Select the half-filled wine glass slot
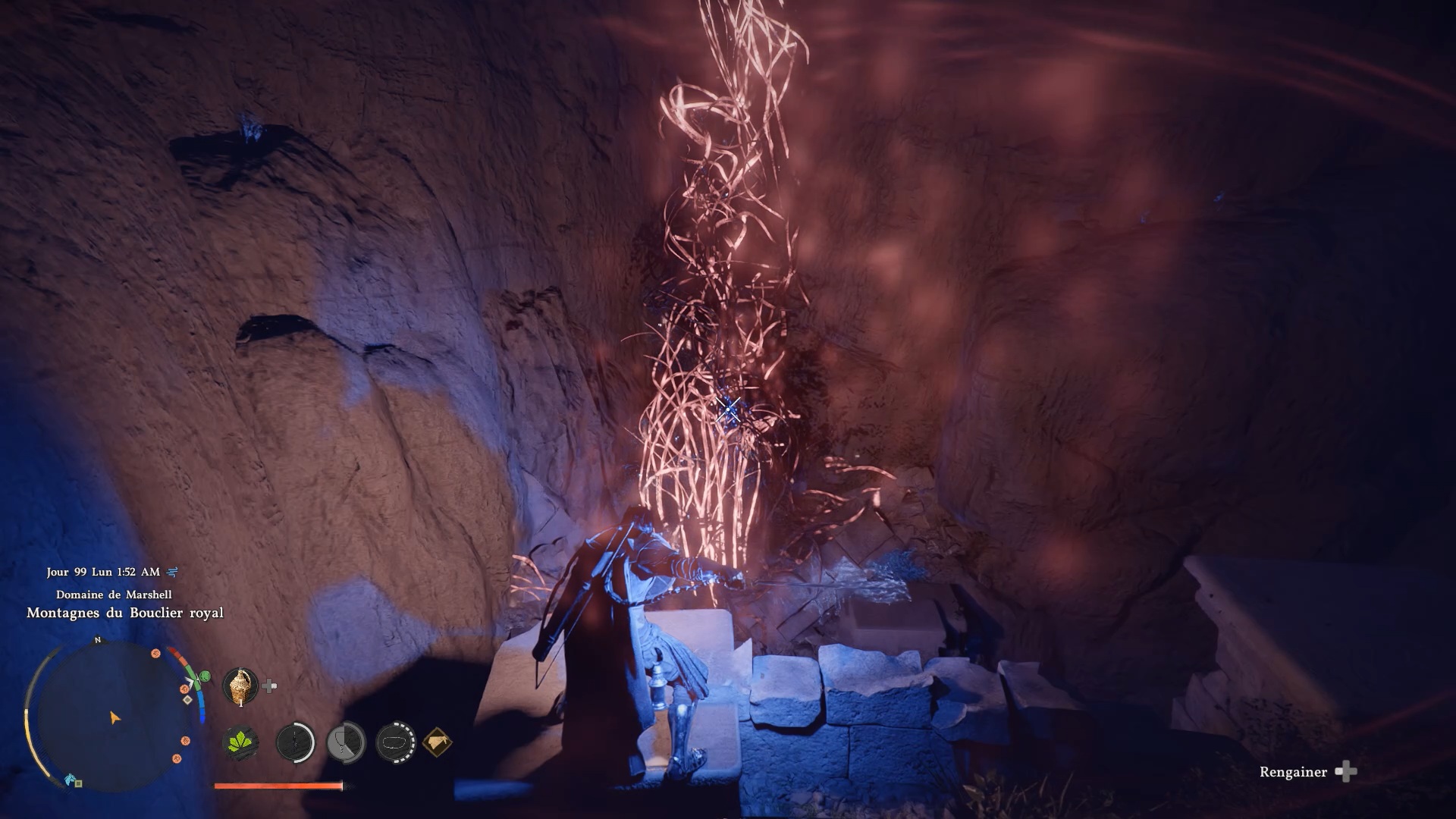This screenshot has width=1456, height=819. click(x=346, y=742)
